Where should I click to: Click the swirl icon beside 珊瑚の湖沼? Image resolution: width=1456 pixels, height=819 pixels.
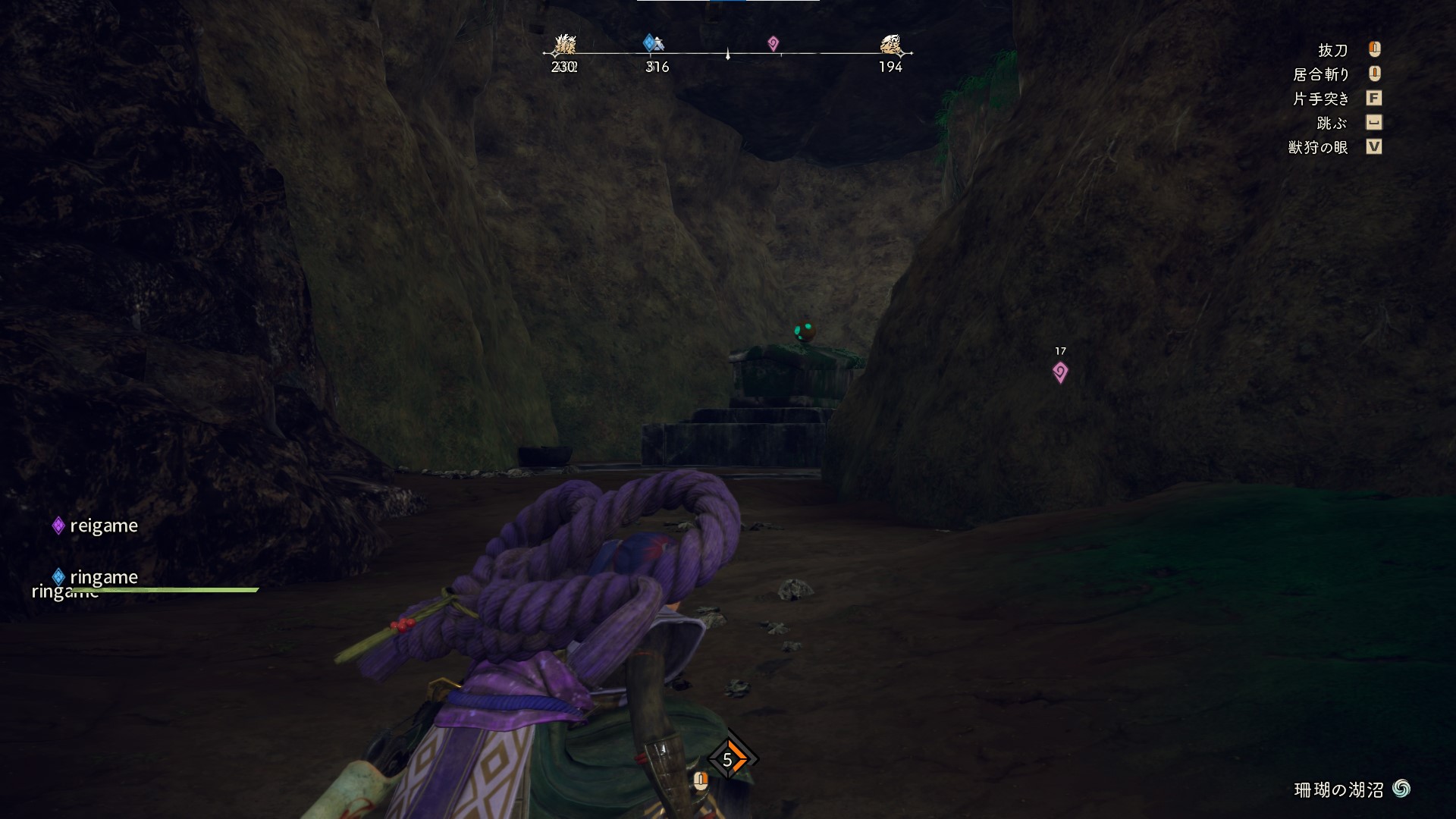coord(1401,789)
